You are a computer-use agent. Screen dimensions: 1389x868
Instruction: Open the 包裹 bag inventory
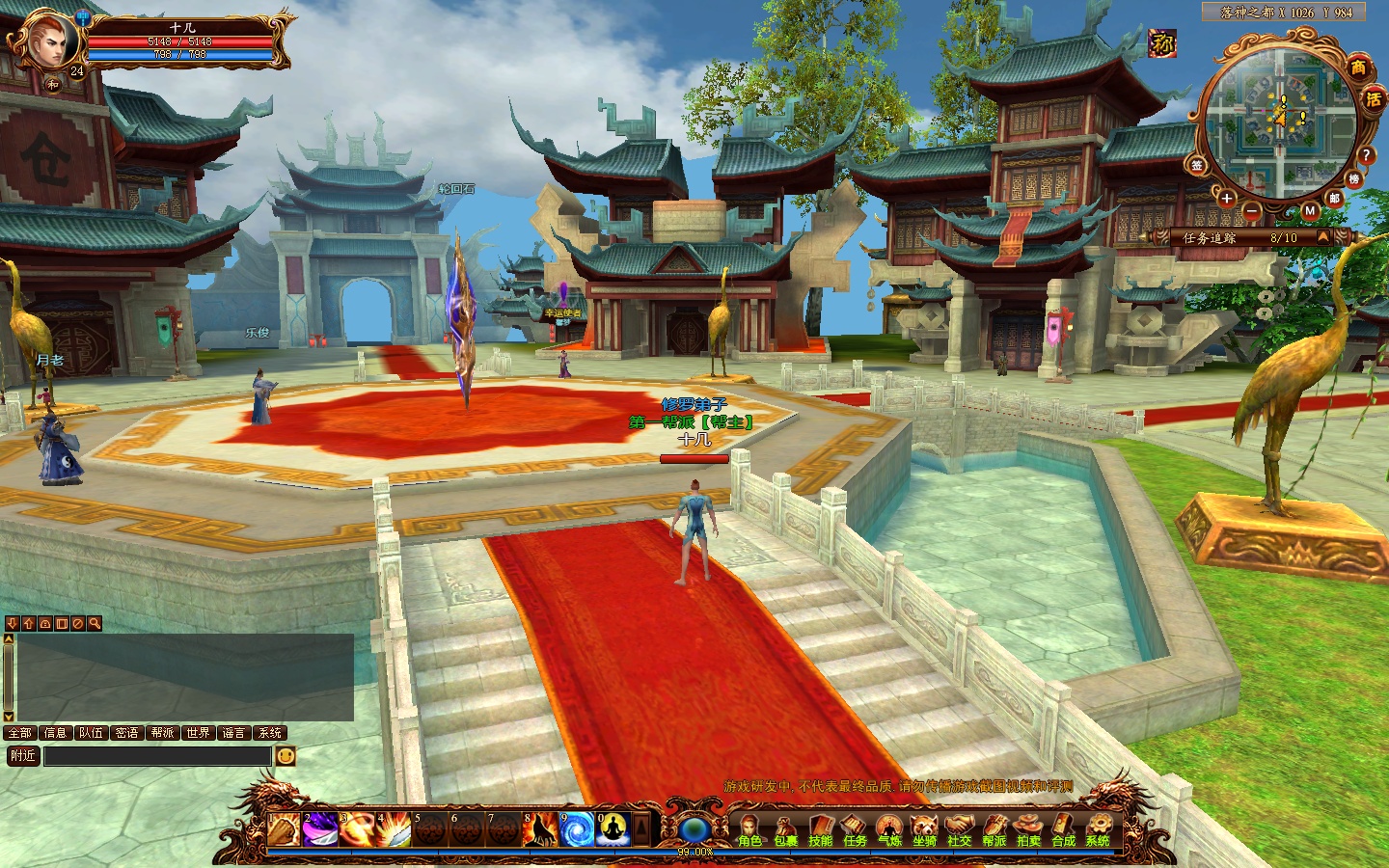(x=785, y=829)
